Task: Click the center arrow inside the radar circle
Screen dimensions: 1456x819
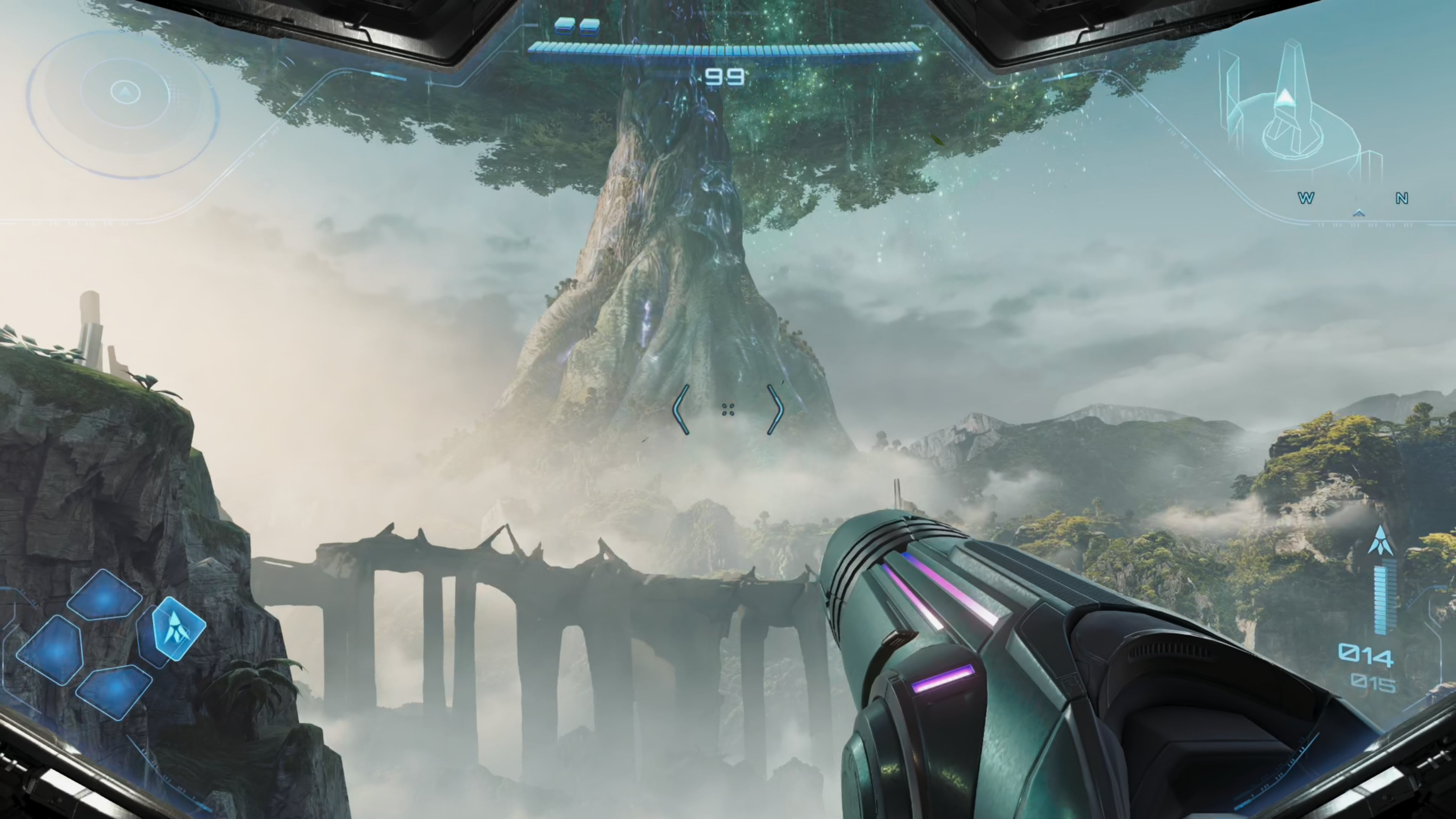Action: pos(126,92)
